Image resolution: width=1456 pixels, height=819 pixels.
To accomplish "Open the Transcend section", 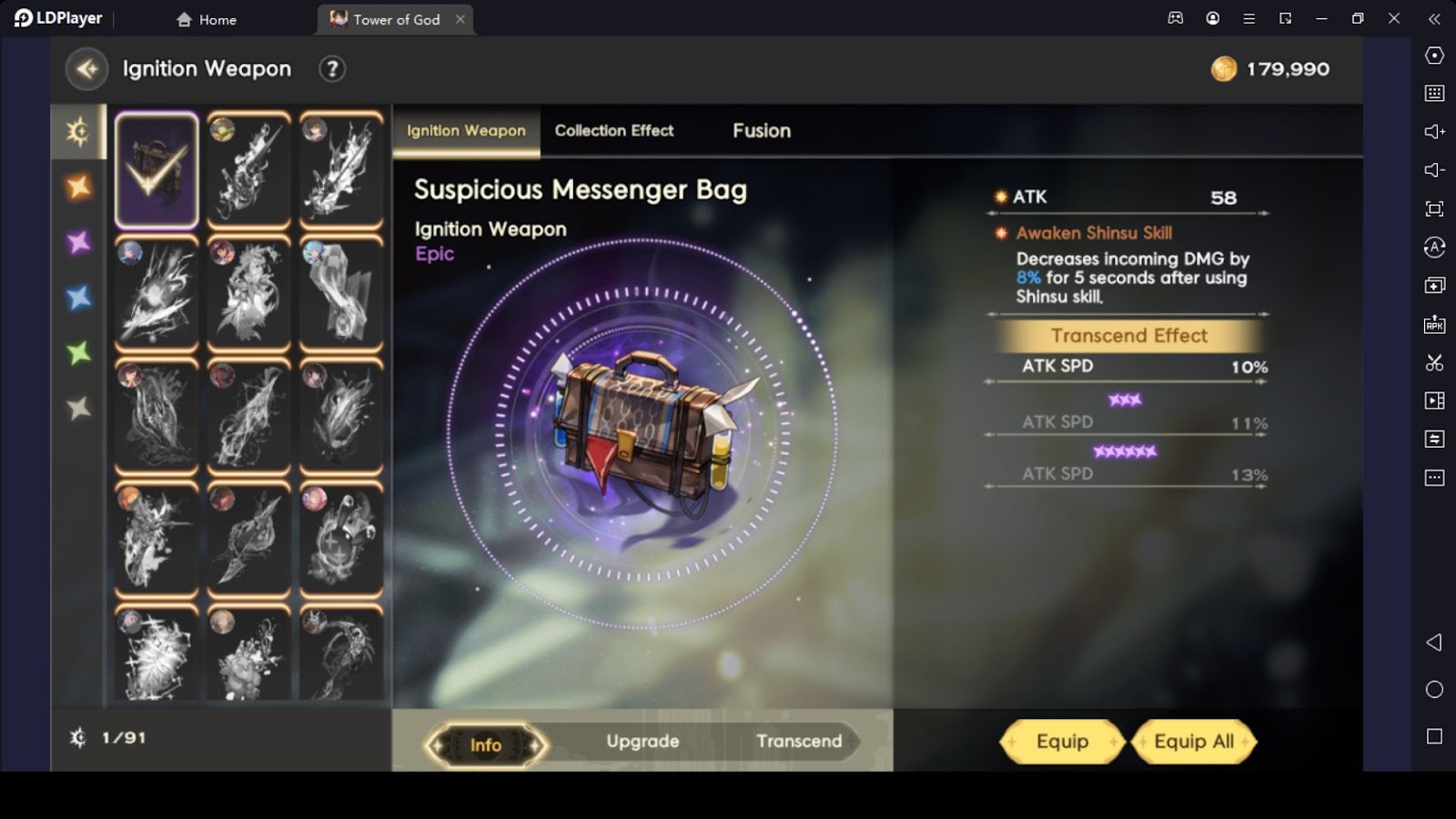I will pos(799,742).
